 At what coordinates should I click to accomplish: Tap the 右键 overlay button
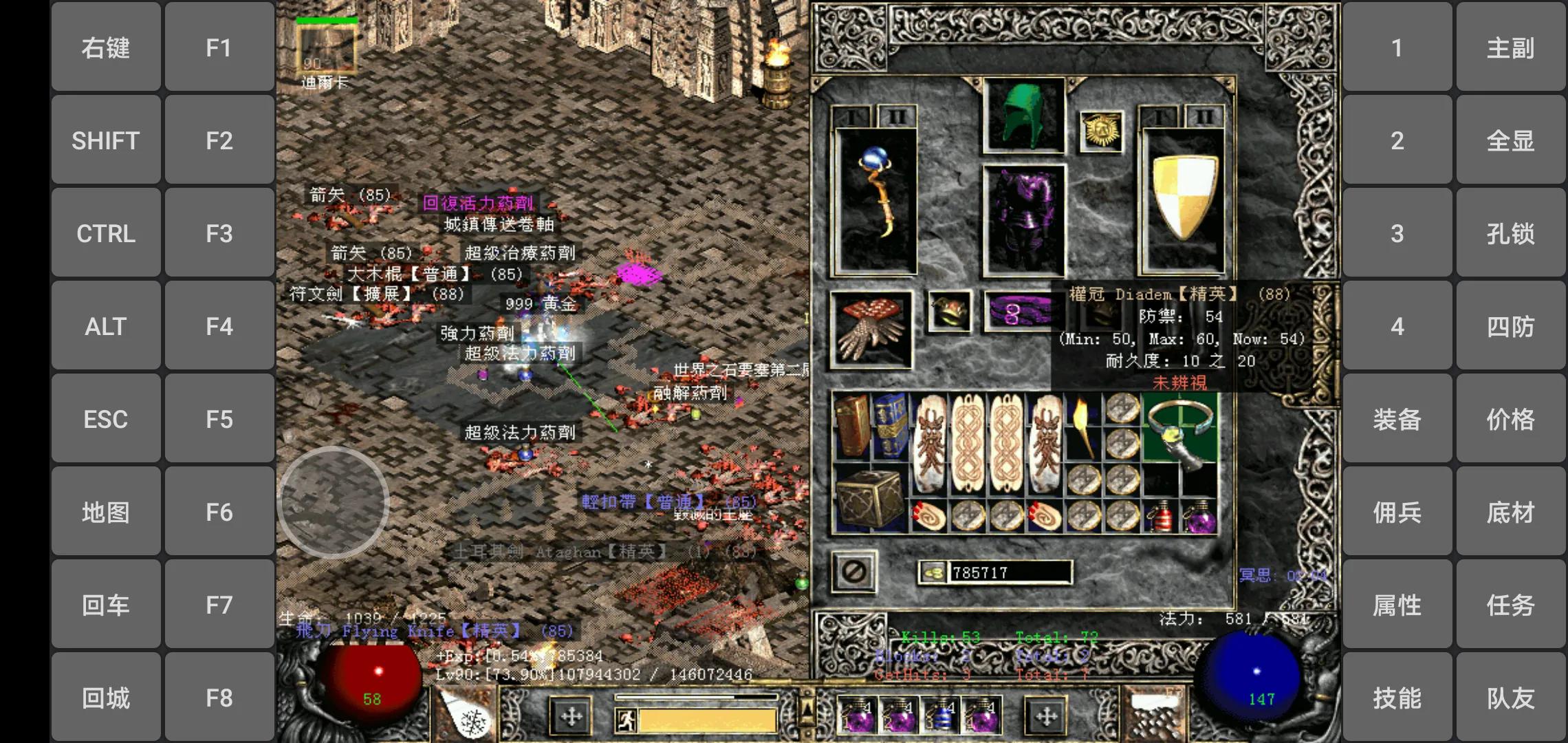coord(106,47)
